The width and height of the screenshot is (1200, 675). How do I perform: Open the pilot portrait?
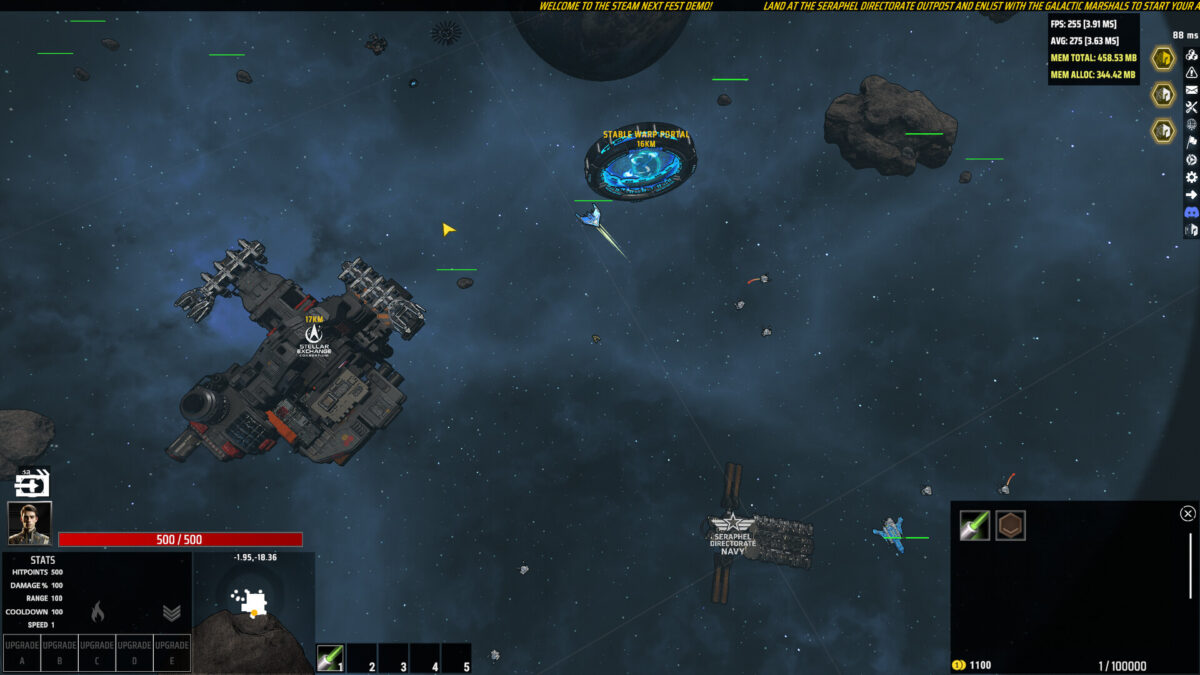tap(29, 523)
